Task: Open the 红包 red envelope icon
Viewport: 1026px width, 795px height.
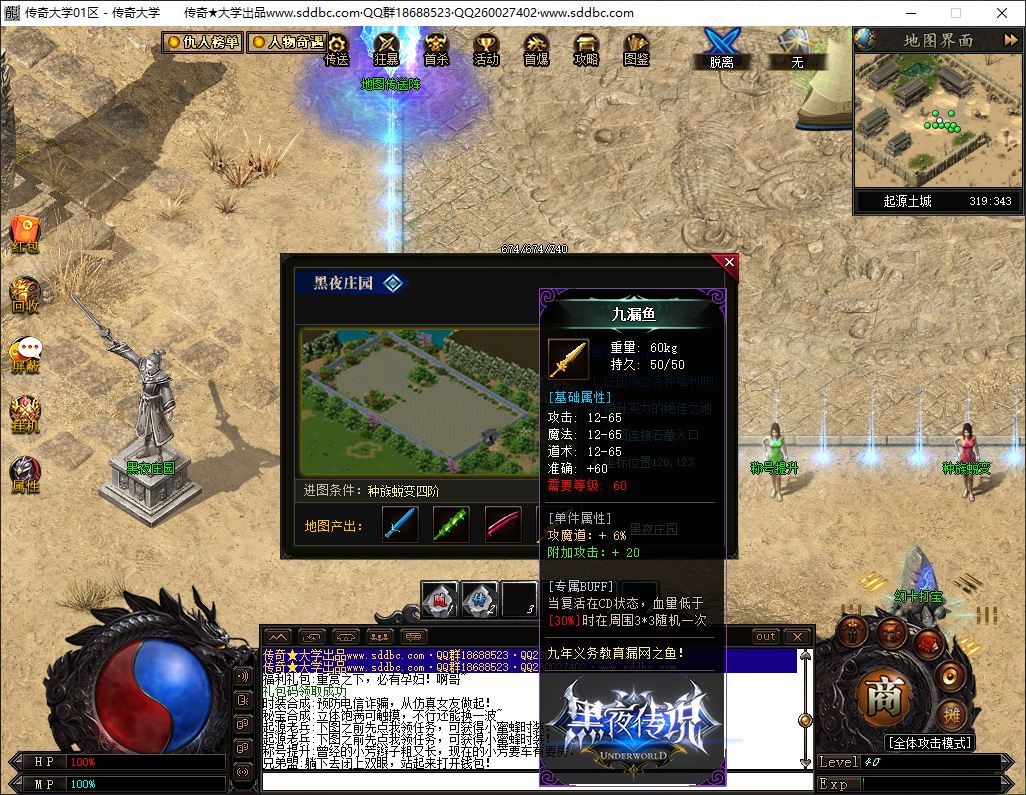Action: pyautogui.click(x=25, y=233)
